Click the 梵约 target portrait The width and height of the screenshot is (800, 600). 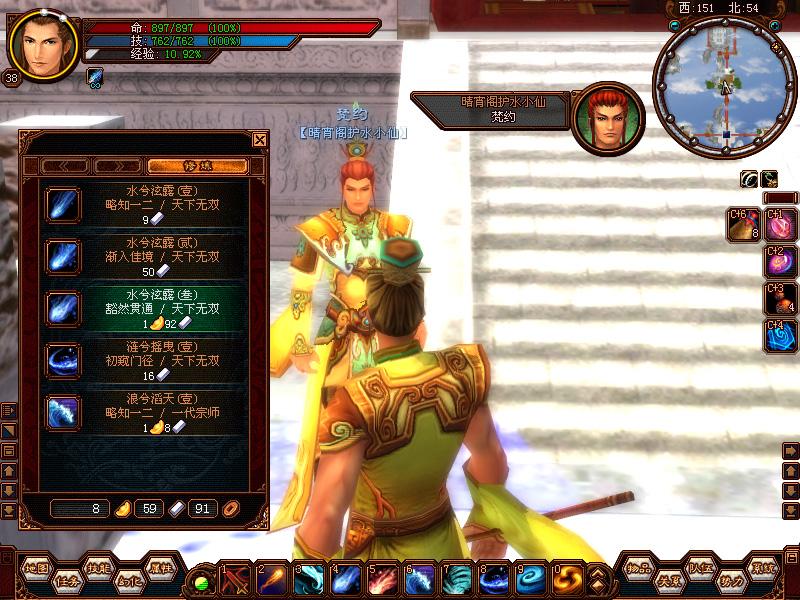pos(607,117)
